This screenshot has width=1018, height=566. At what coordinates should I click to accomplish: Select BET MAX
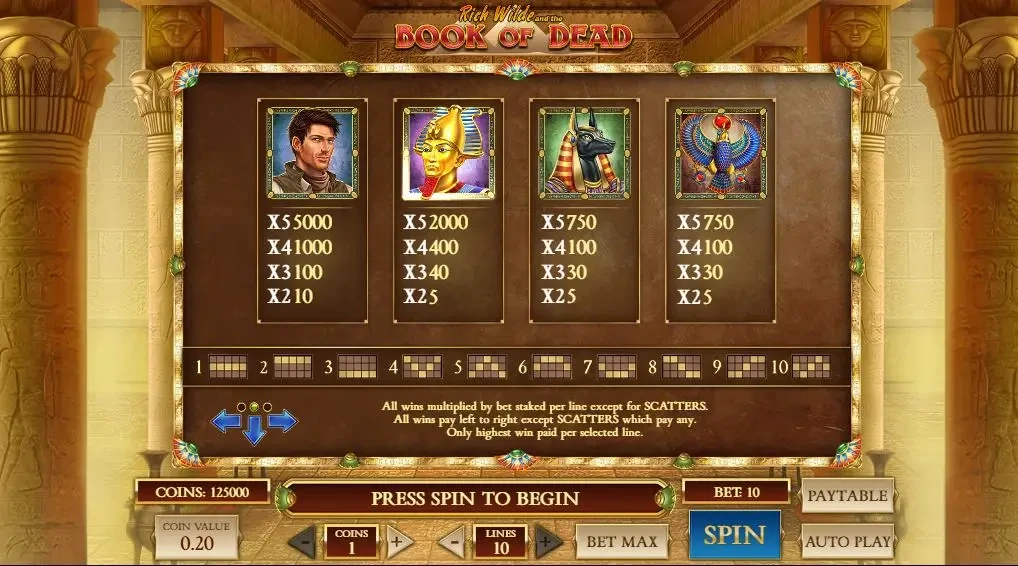click(x=621, y=542)
